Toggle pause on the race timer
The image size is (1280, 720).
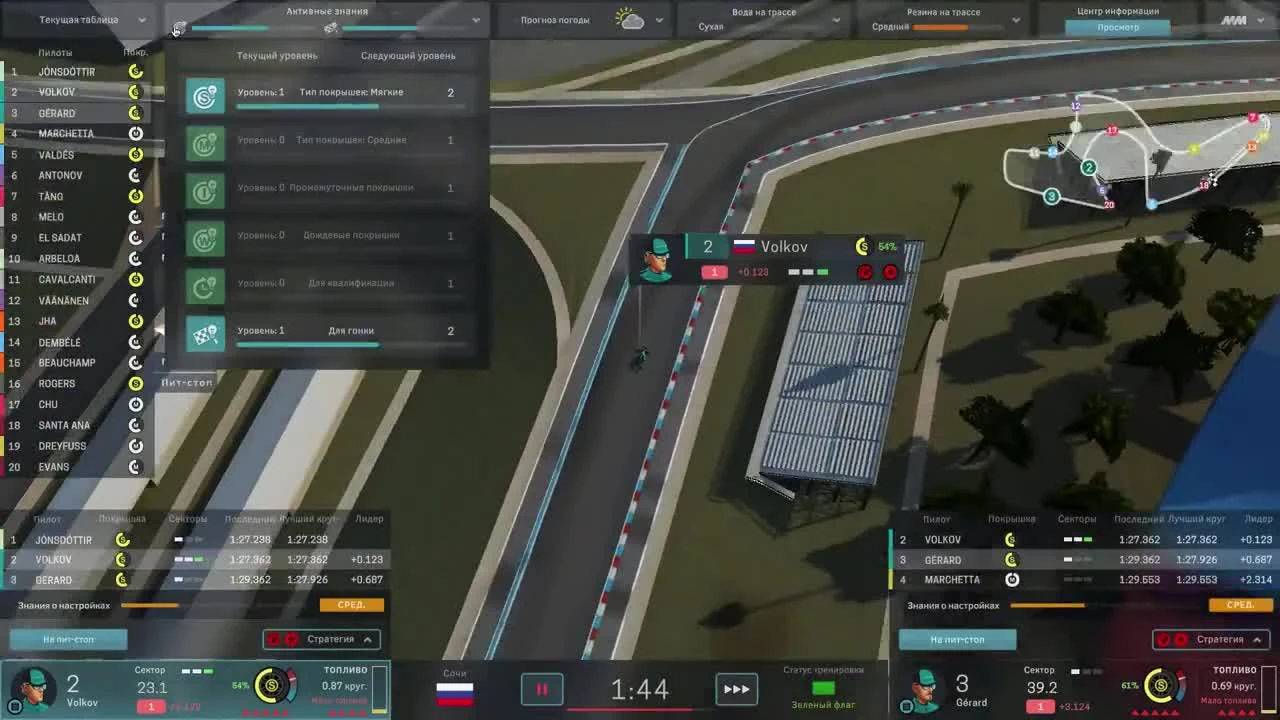point(542,688)
